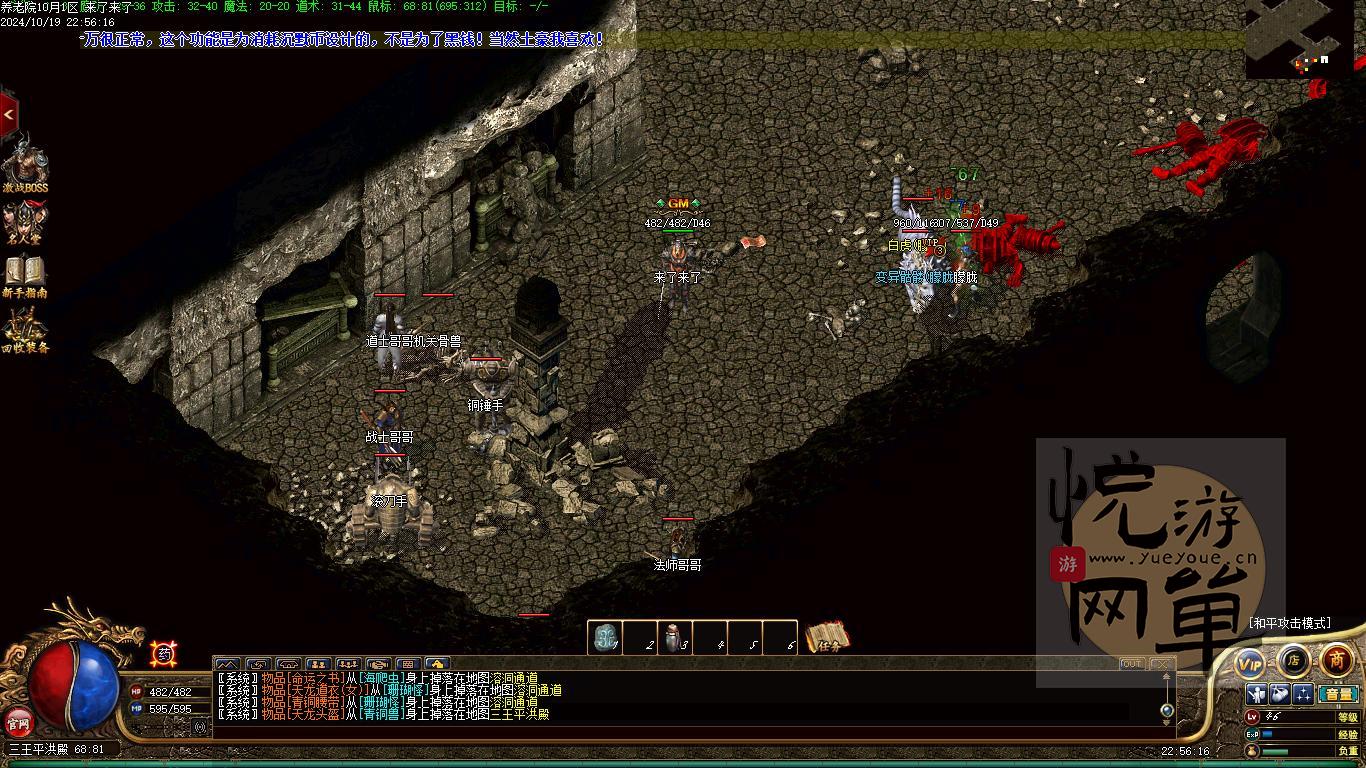Screen dimensions: 1366x768
Task: Open the VIP menu
Action: tap(1250, 662)
